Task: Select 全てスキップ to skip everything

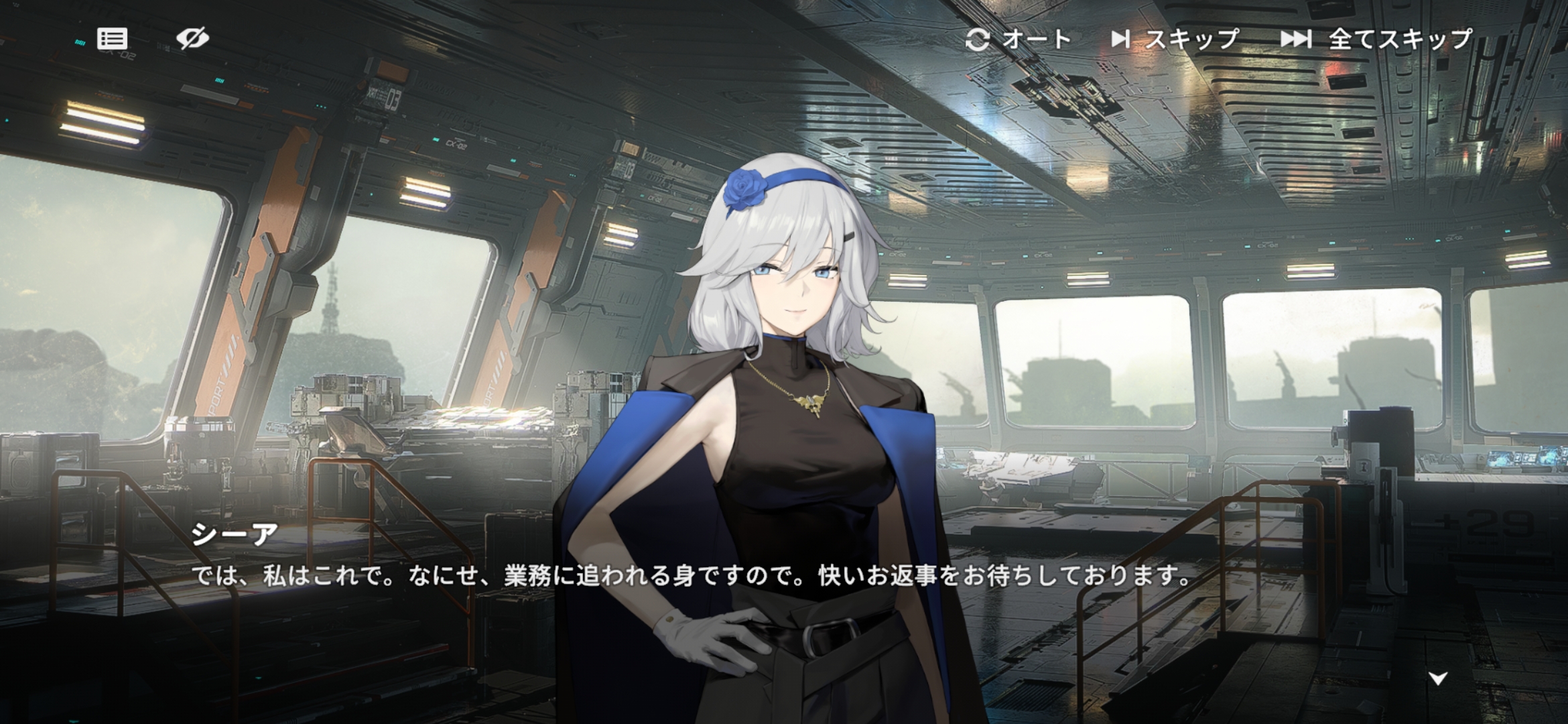Action: [x=1376, y=40]
